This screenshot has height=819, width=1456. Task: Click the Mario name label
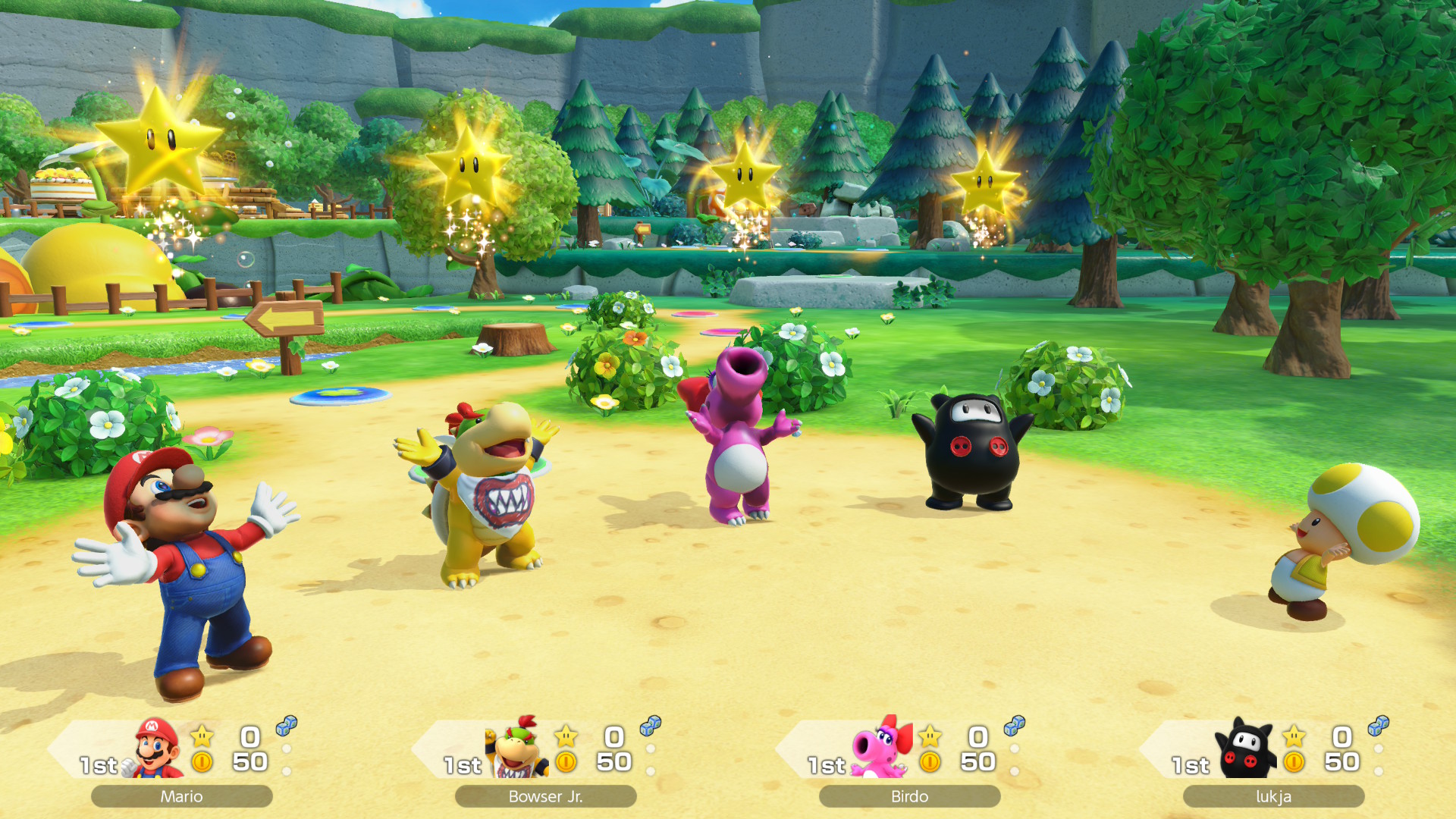[181, 796]
